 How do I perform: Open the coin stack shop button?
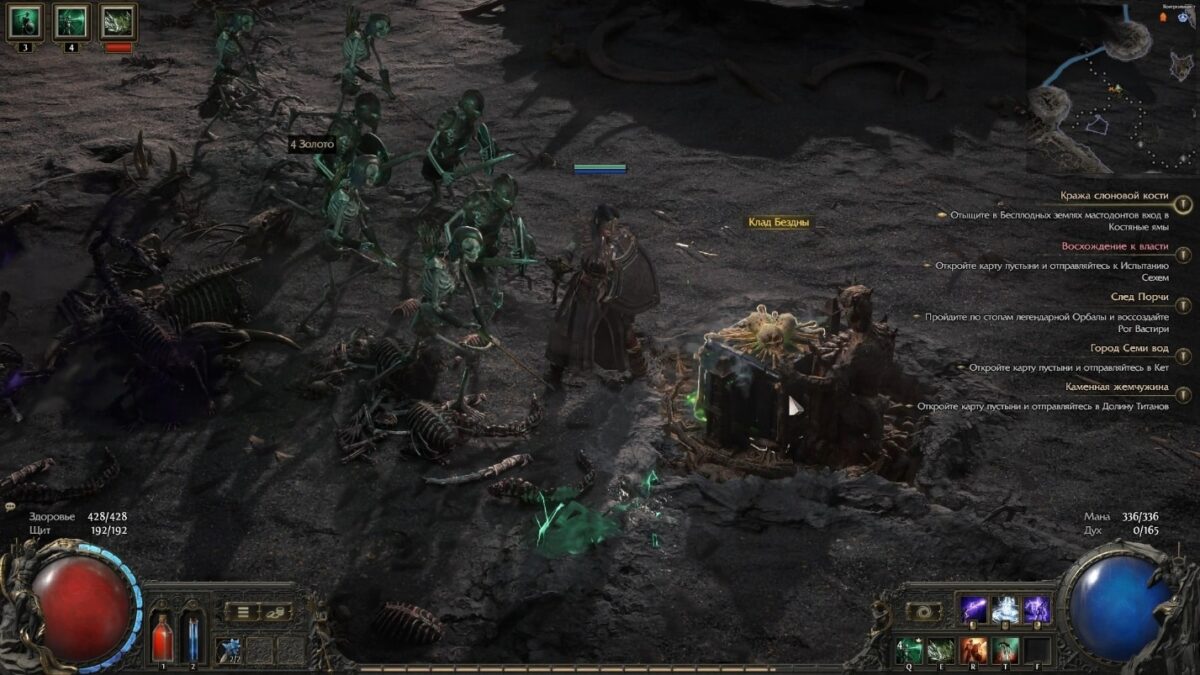point(276,611)
